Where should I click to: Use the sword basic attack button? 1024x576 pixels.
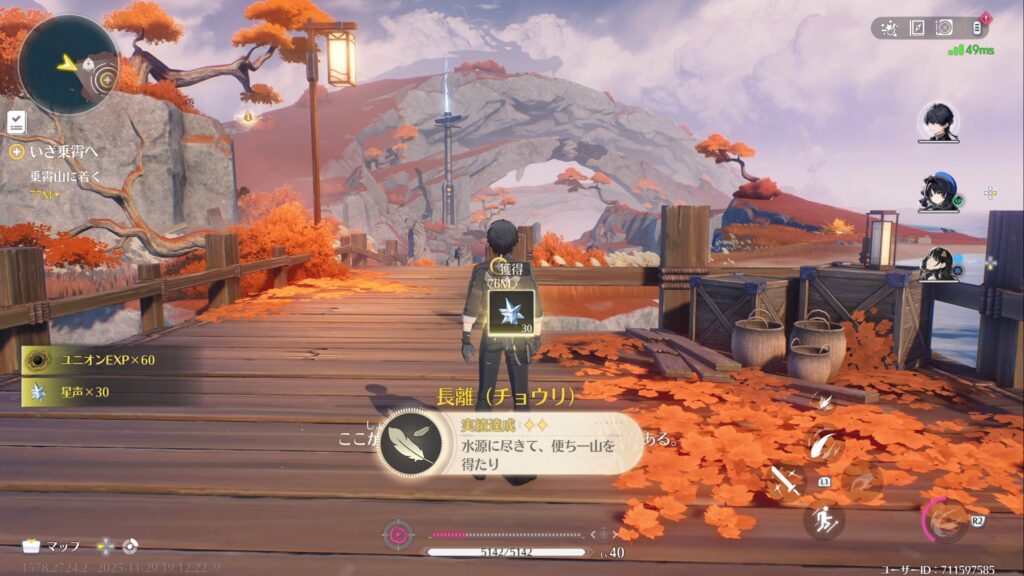click(787, 481)
